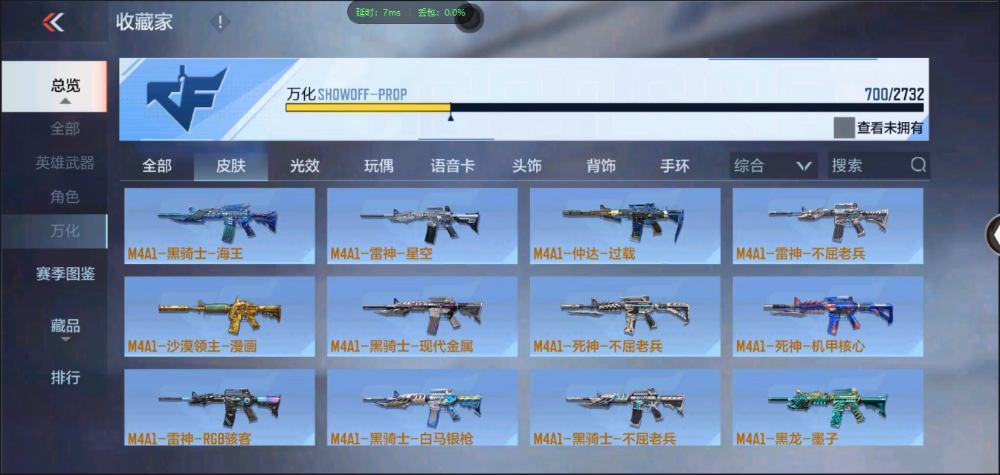The height and width of the screenshot is (475, 1000).
Task: Open the 排行 ranking page
Action: point(66,378)
